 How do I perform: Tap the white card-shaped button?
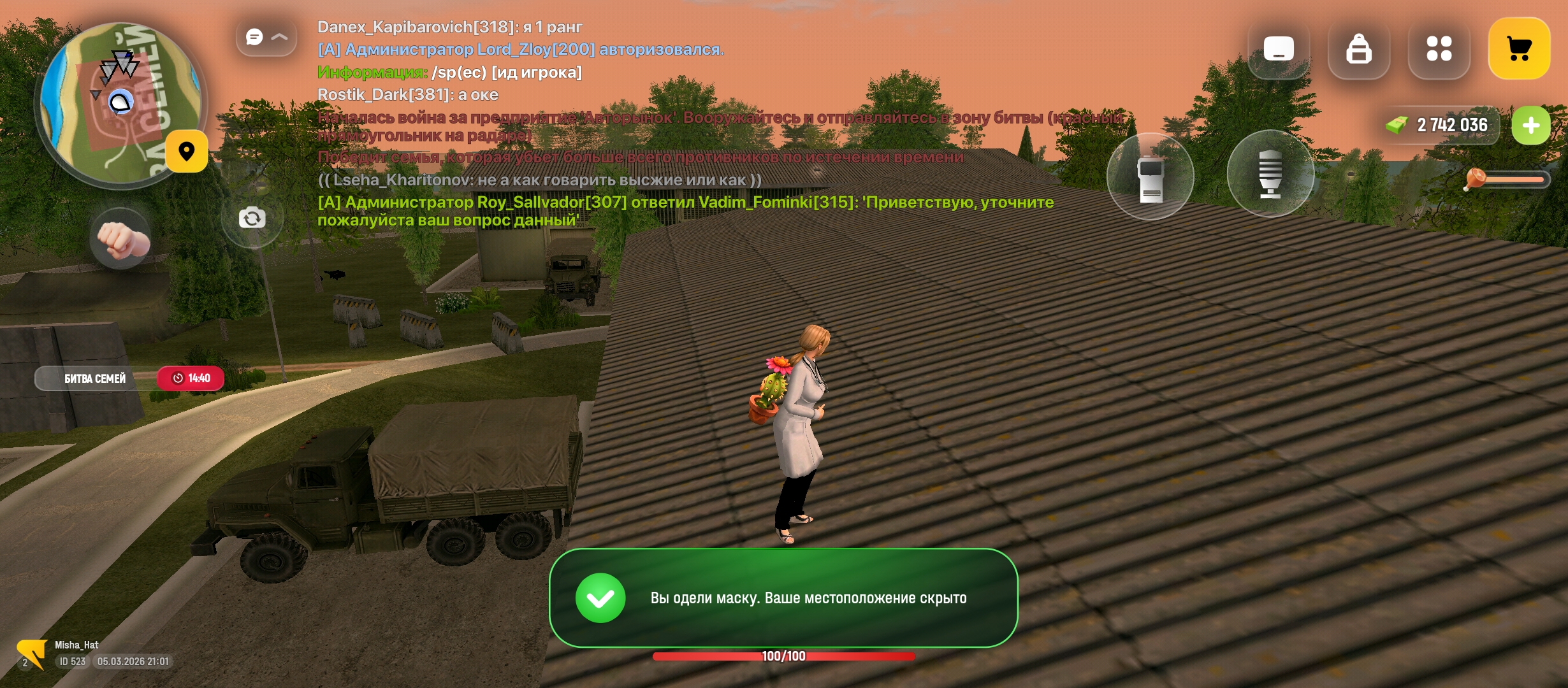coord(1279,48)
